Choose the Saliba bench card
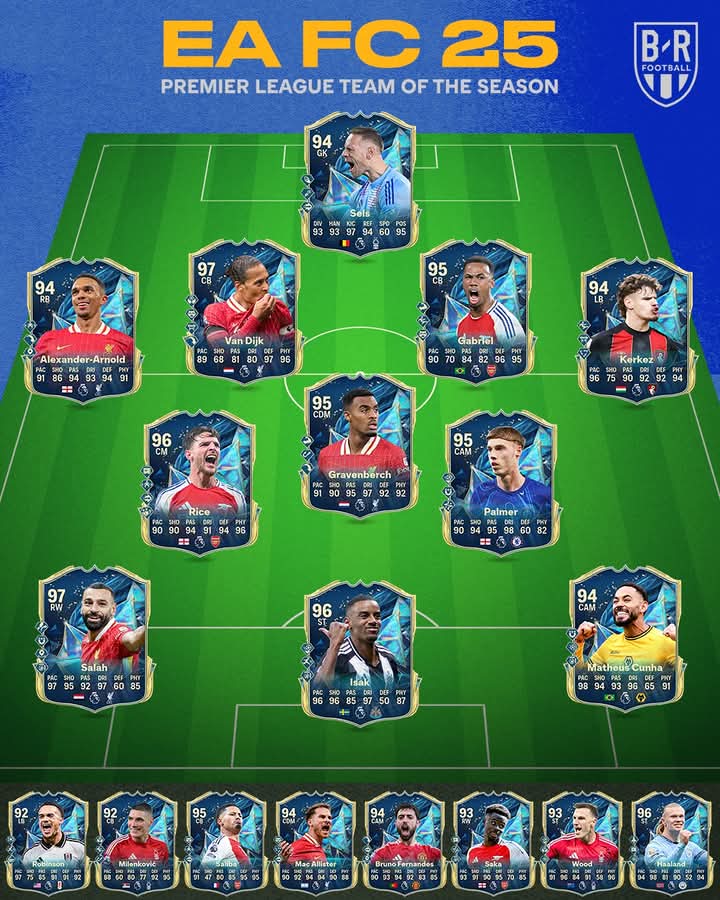720x900 pixels. click(226, 841)
